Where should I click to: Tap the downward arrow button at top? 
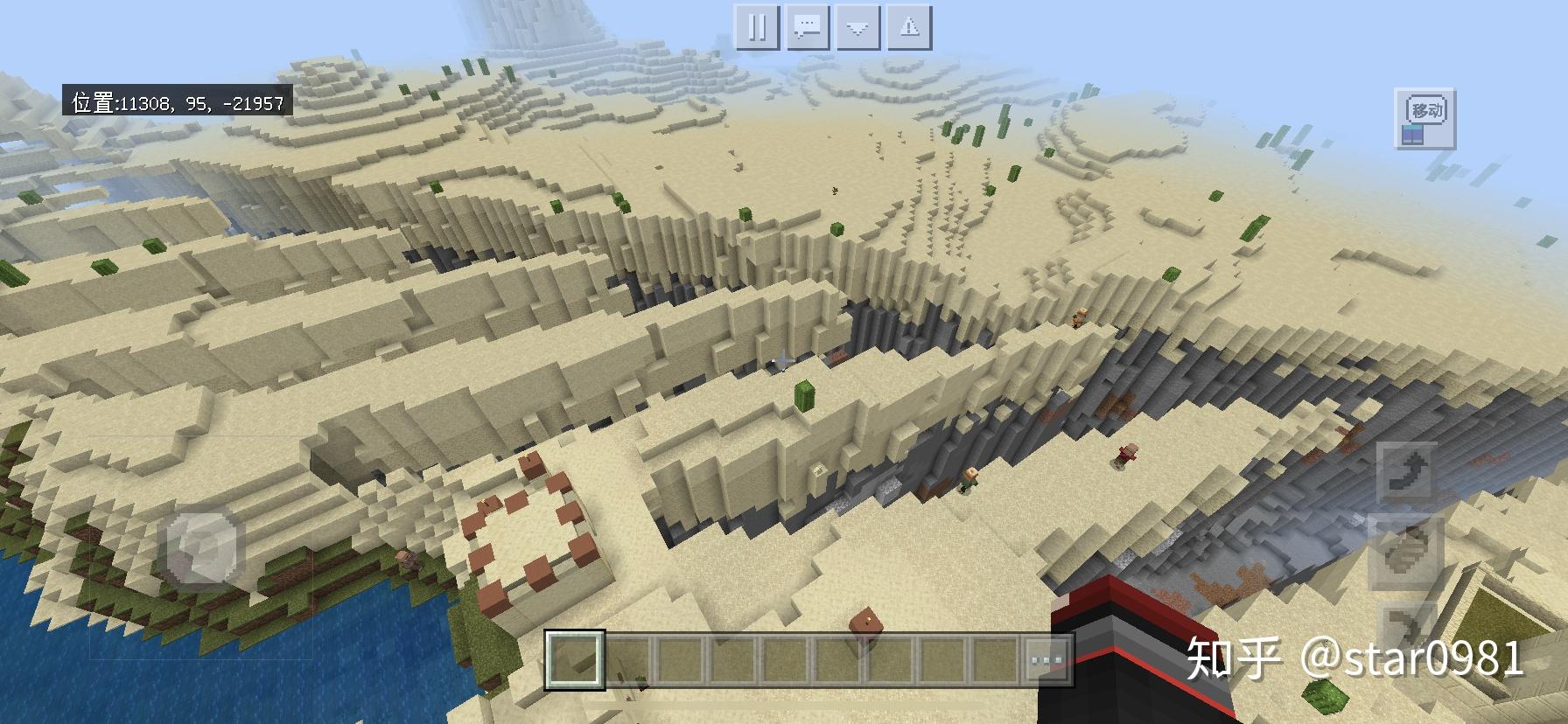pyautogui.click(x=857, y=28)
